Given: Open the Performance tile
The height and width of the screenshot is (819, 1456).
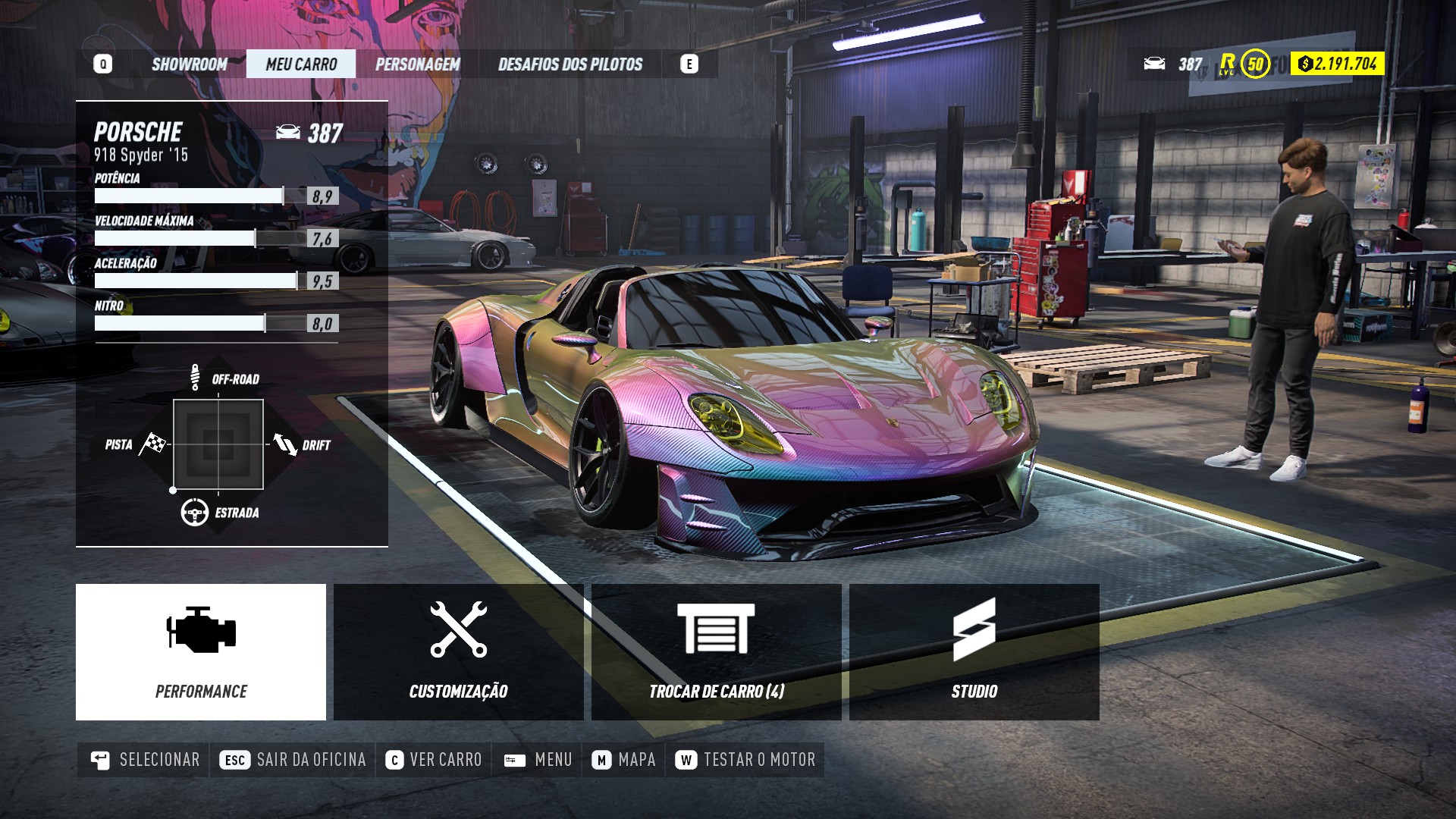Looking at the screenshot, I should tap(201, 652).
